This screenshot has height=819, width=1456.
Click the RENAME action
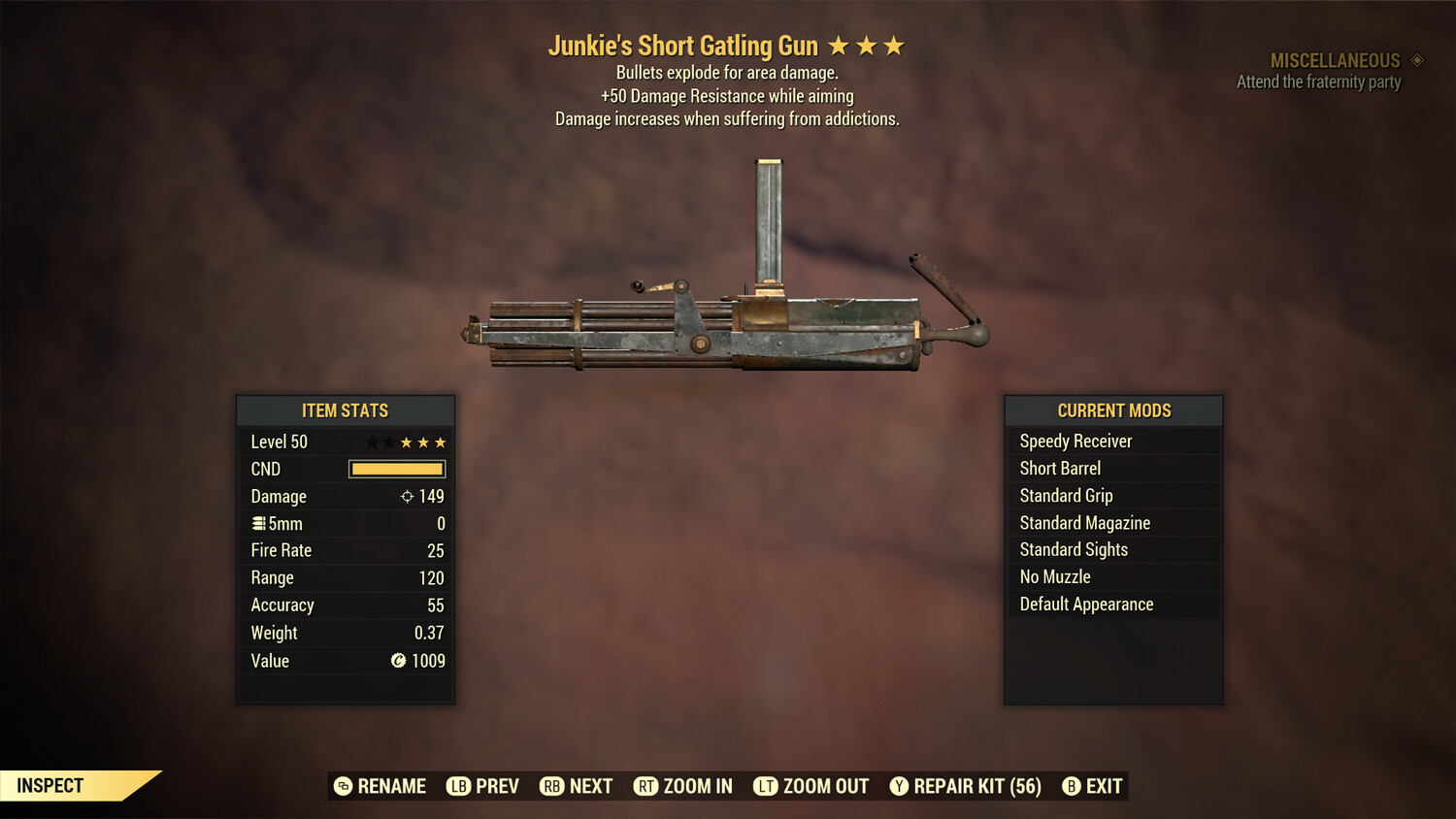pyautogui.click(x=392, y=786)
